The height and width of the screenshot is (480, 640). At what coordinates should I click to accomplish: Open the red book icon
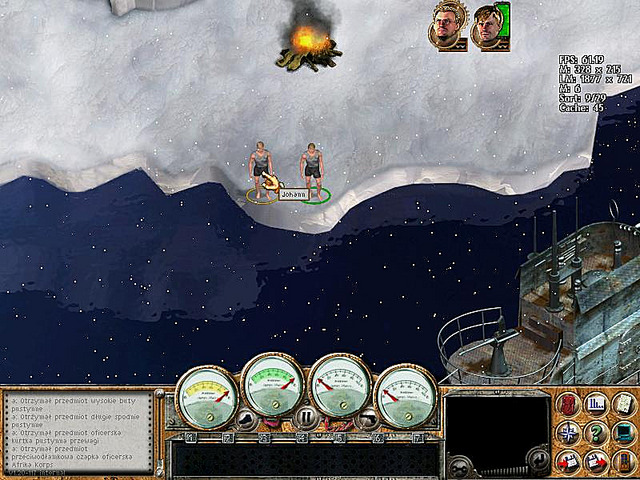tap(568, 404)
